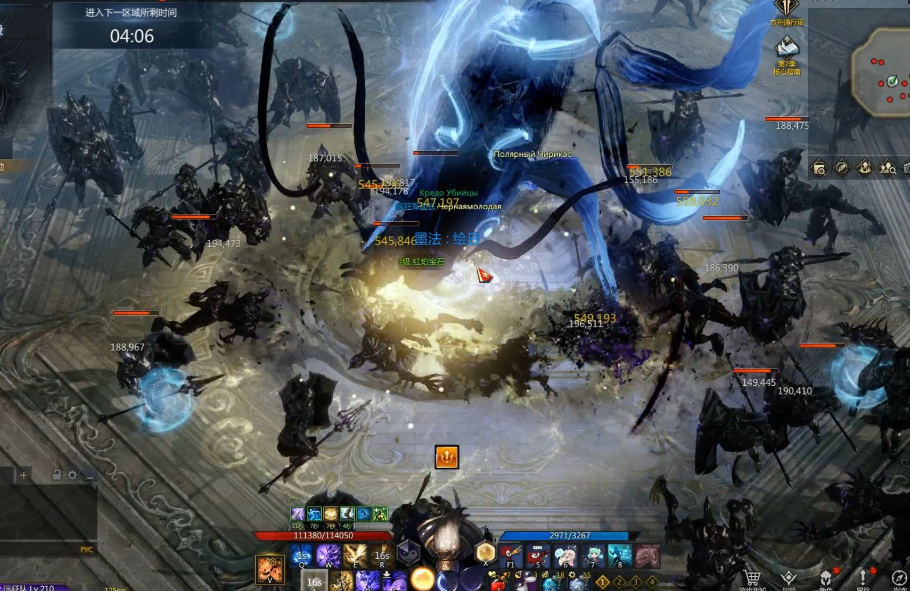Viewport: 910px width, 591px height.
Task: Open the shop cart menu icon
Action: (x=753, y=578)
